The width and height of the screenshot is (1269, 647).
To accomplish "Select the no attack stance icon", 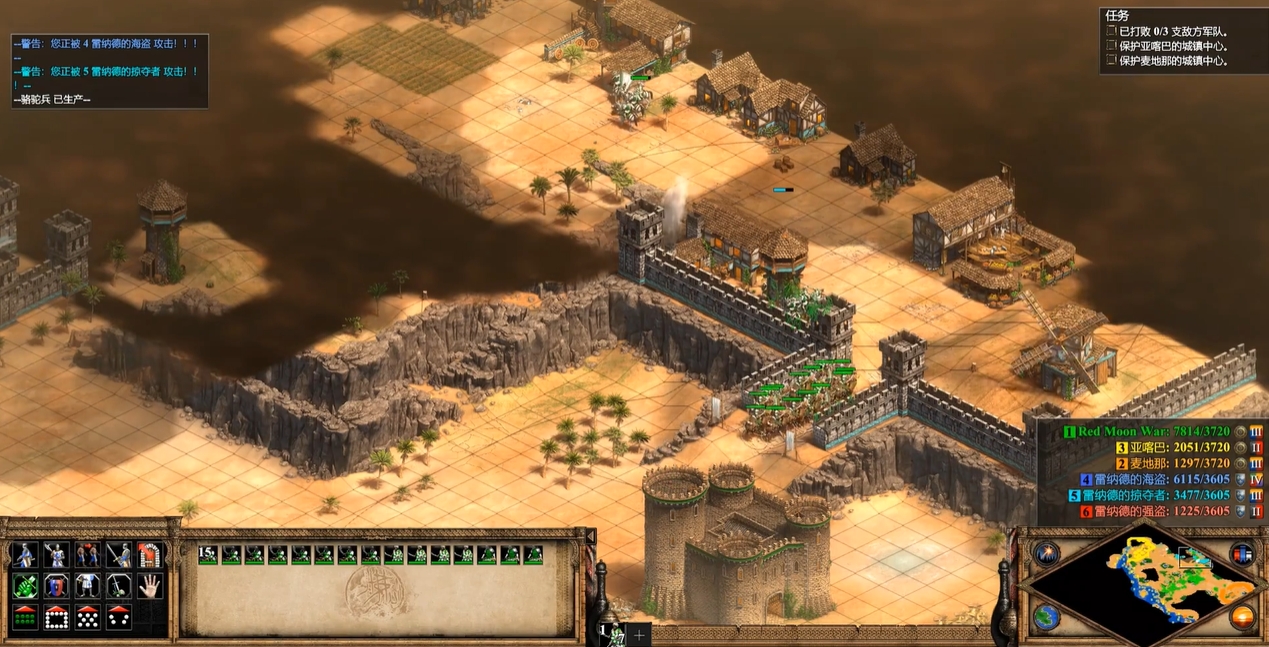I will pos(119,587).
